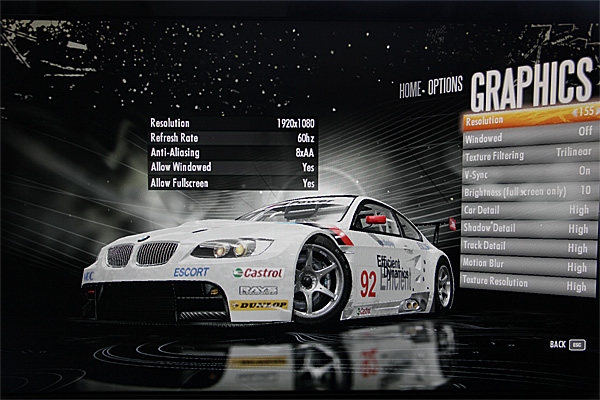600x400 pixels.
Task: Select the Texture Resolution row
Action: 528,285
